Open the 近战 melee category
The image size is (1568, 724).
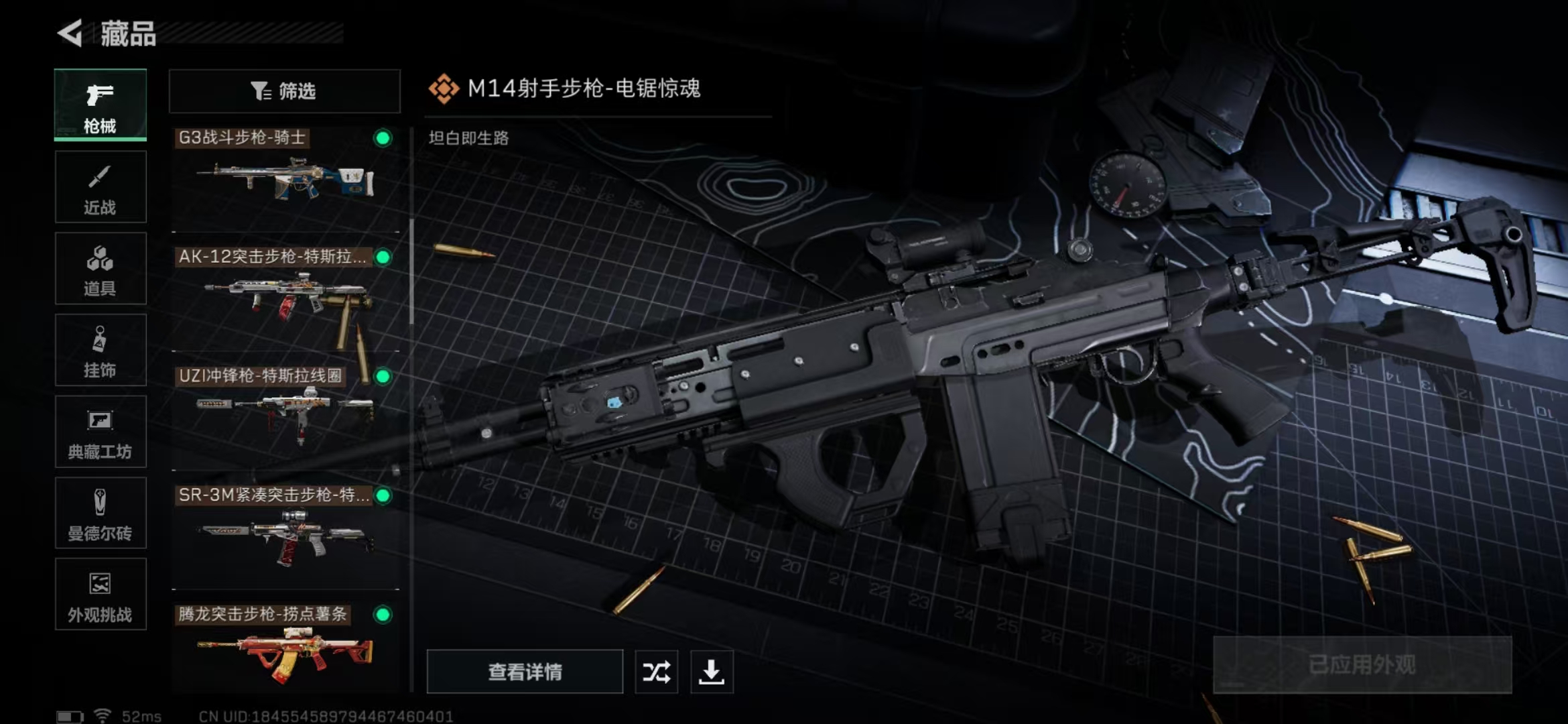101,187
